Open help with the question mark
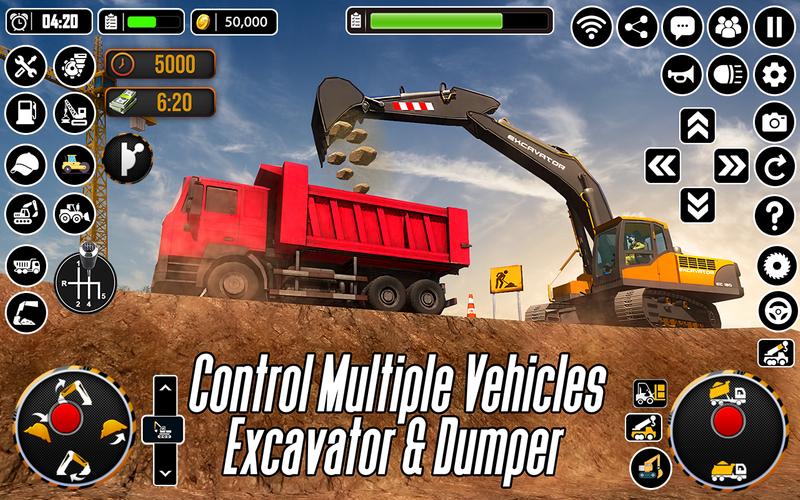The width and height of the screenshot is (800, 500). (774, 214)
